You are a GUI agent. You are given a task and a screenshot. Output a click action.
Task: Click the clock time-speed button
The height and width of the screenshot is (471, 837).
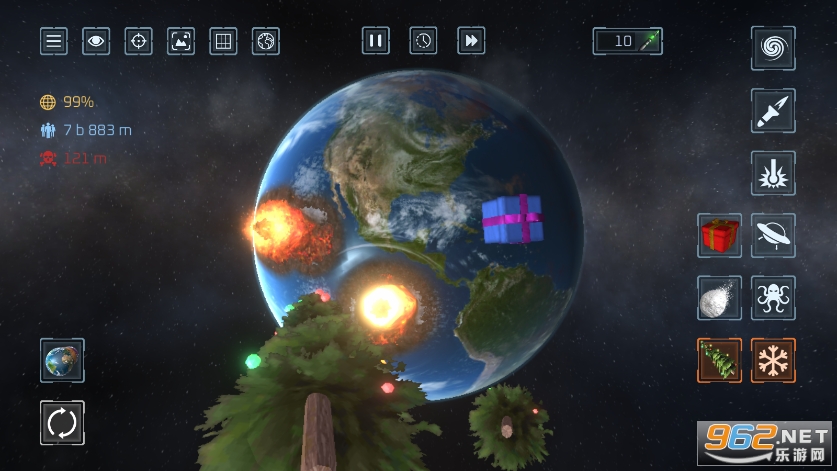click(423, 41)
